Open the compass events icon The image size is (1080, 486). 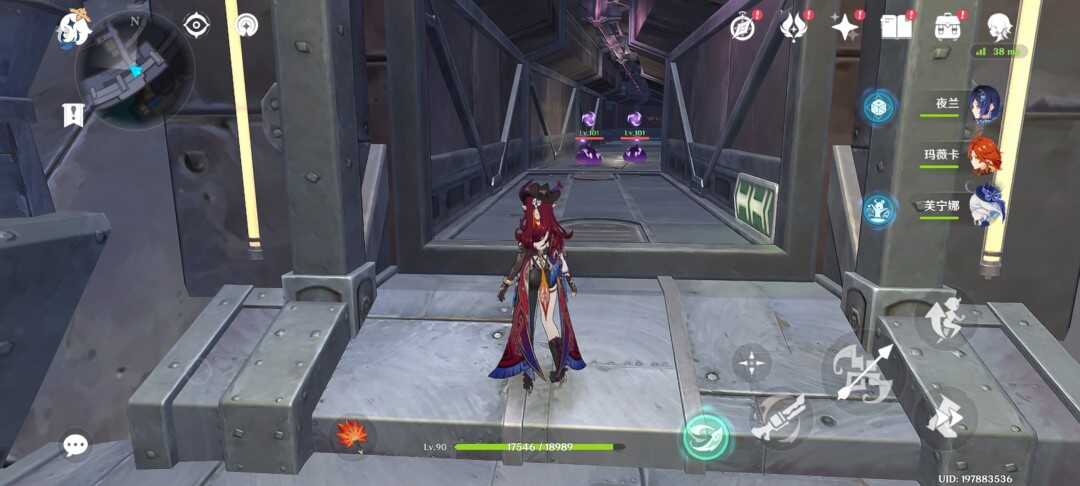pos(742,27)
